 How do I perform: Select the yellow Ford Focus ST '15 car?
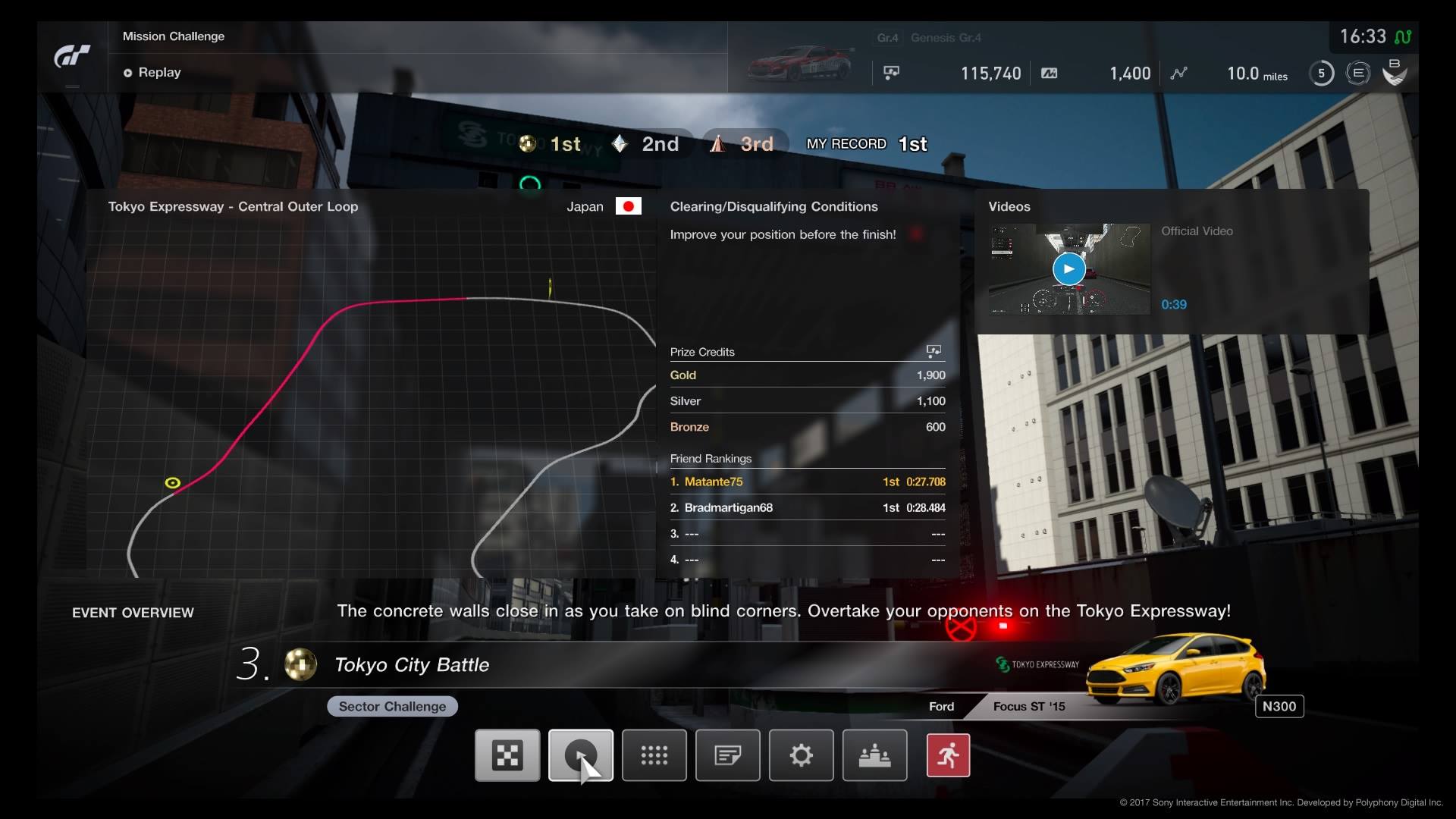[1175, 669]
